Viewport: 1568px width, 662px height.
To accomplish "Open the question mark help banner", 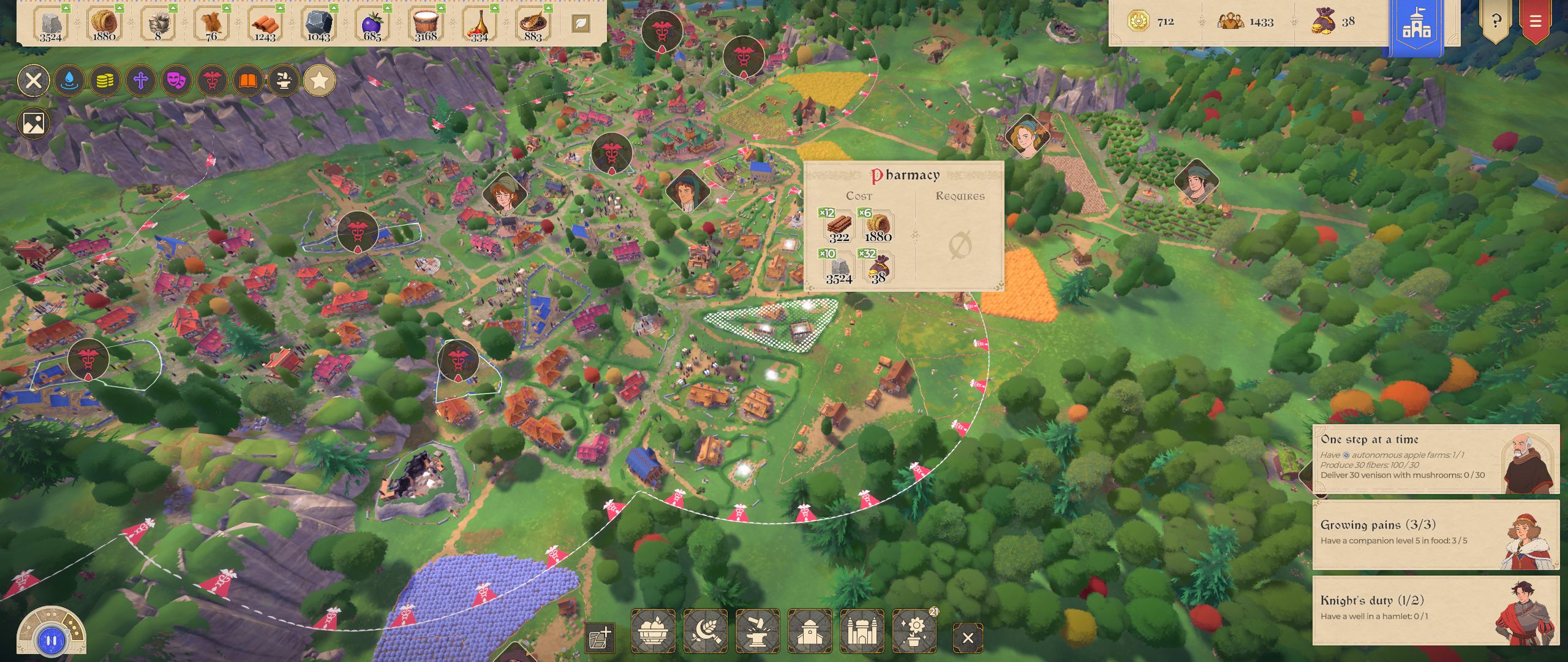I will 1496,22.
